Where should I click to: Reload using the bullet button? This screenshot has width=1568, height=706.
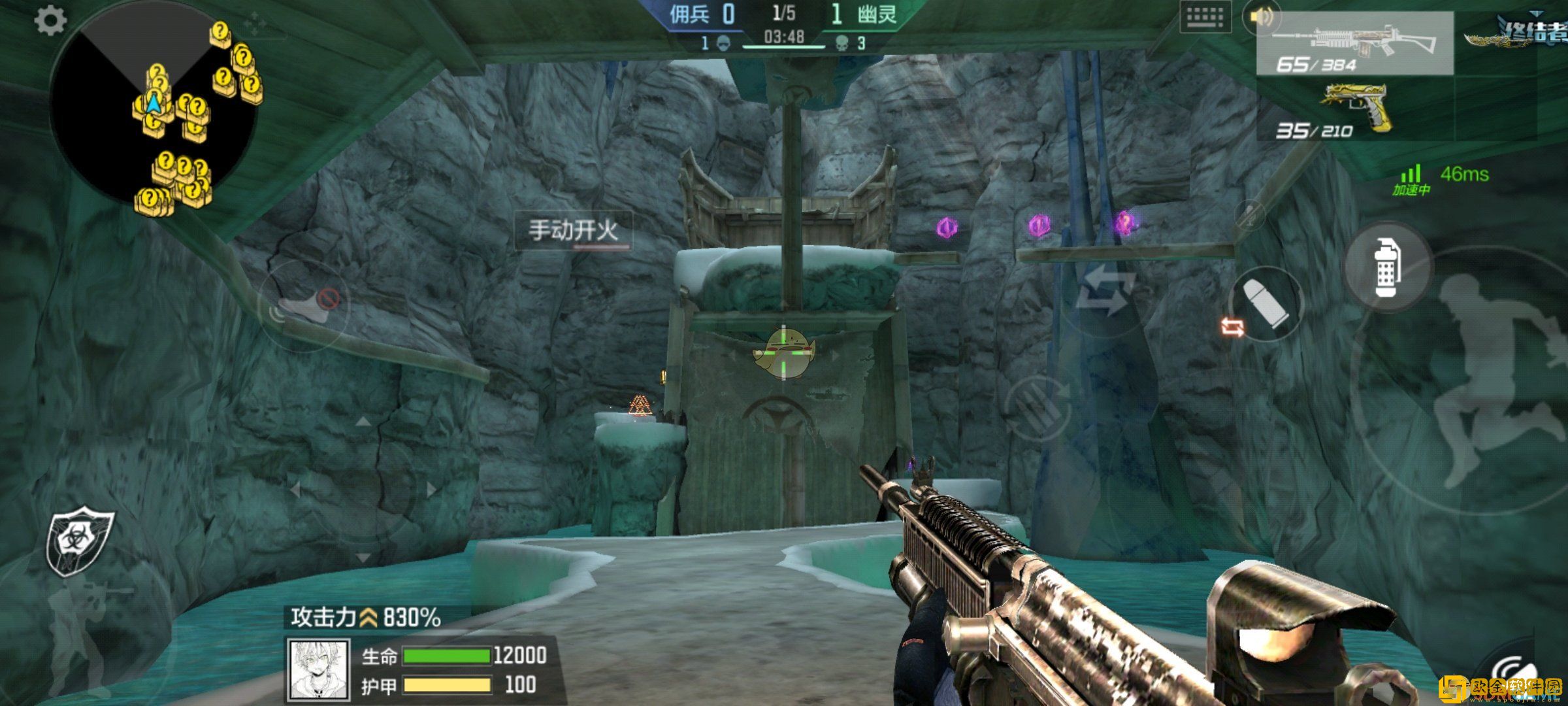point(1267,304)
